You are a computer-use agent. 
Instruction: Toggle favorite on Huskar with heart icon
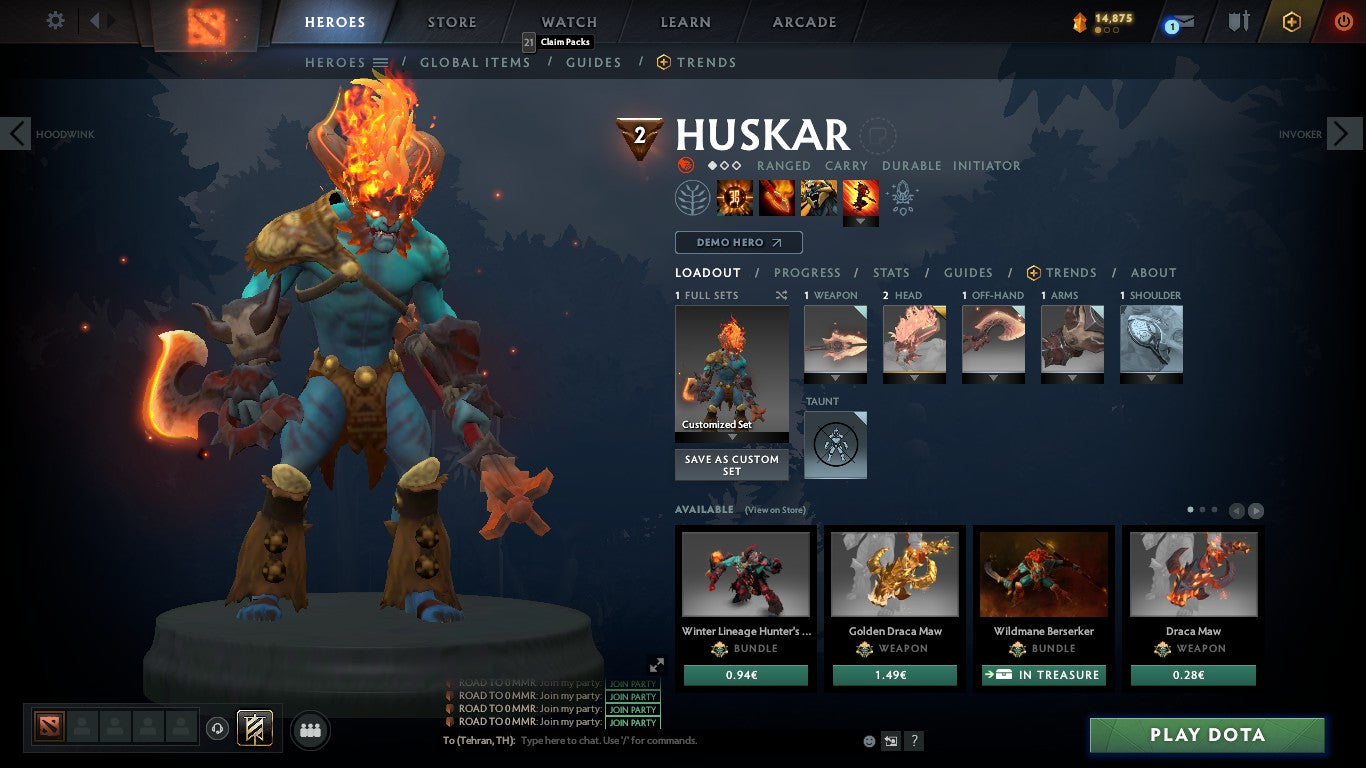coord(879,135)
